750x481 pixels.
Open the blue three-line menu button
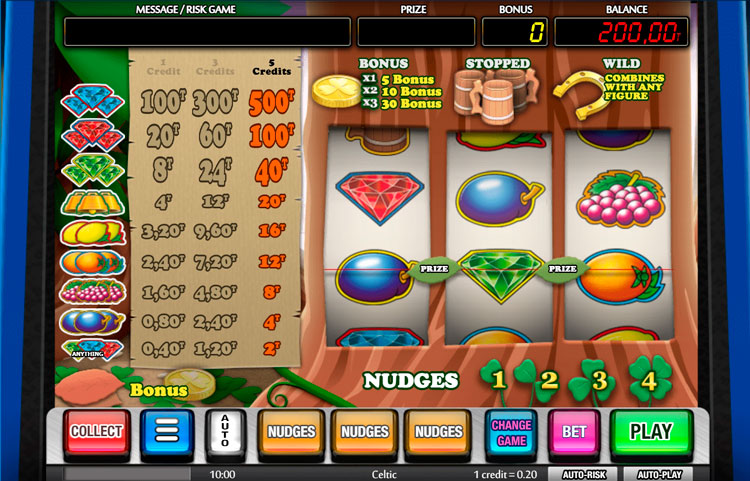pos(166,432)
